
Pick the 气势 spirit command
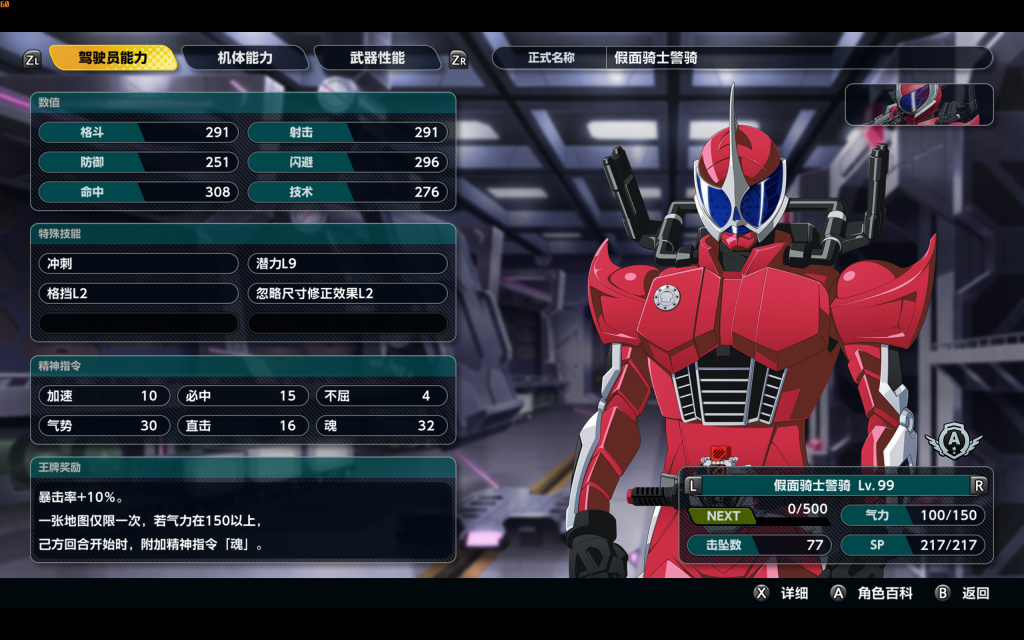(x=104, y=426)
